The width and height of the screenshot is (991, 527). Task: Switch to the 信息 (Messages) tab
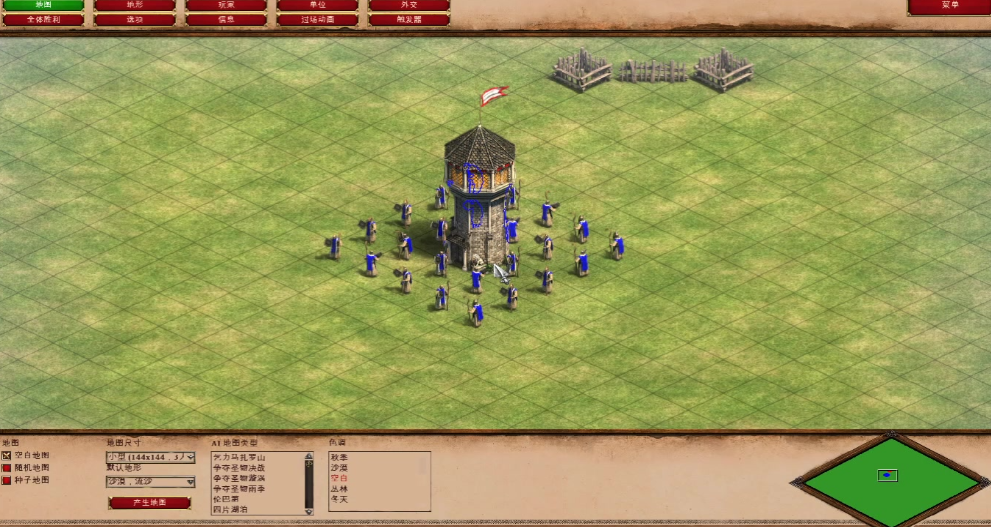(226, 19)
